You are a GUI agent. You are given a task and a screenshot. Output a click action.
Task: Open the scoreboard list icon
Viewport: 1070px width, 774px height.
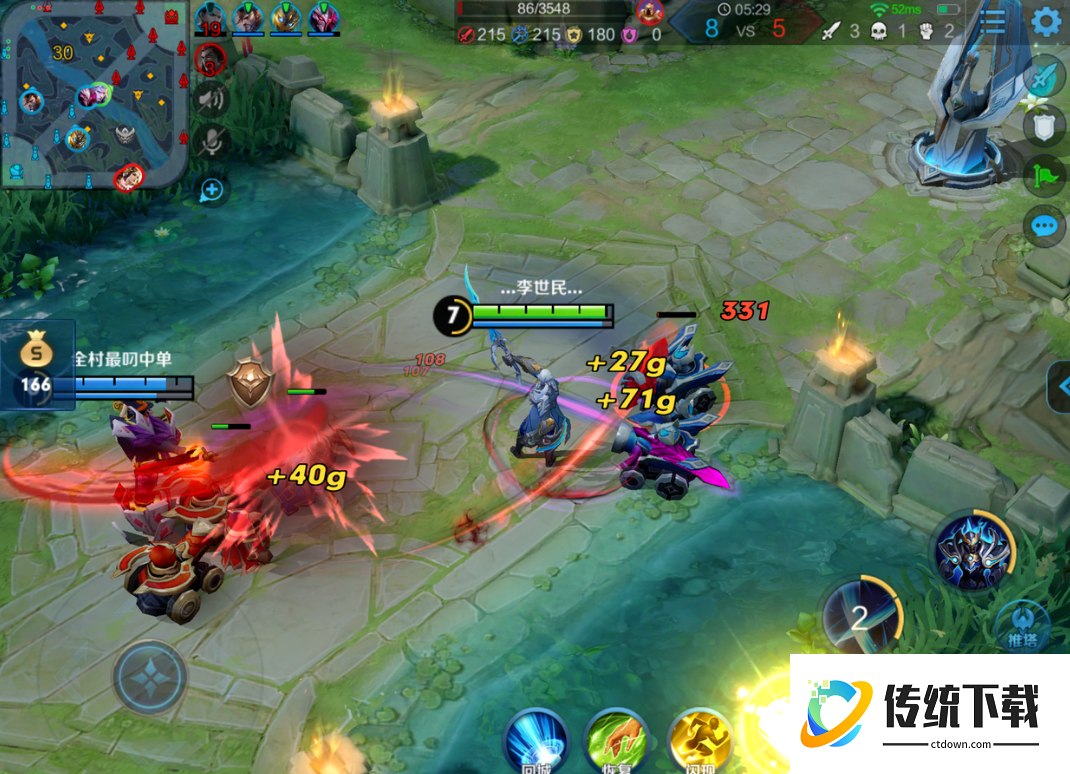pos(992,21)
